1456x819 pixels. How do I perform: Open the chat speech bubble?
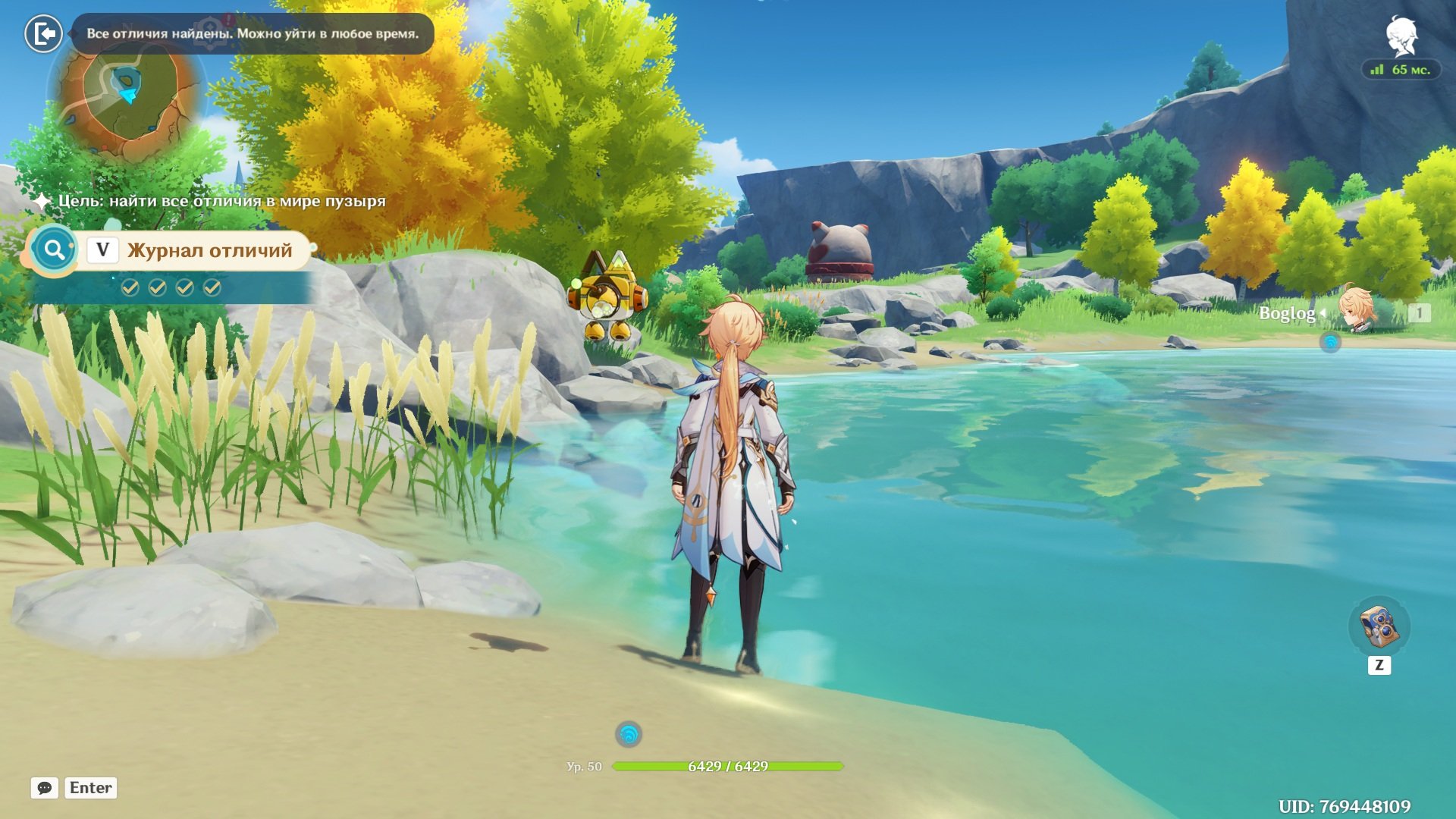(45, 788)
